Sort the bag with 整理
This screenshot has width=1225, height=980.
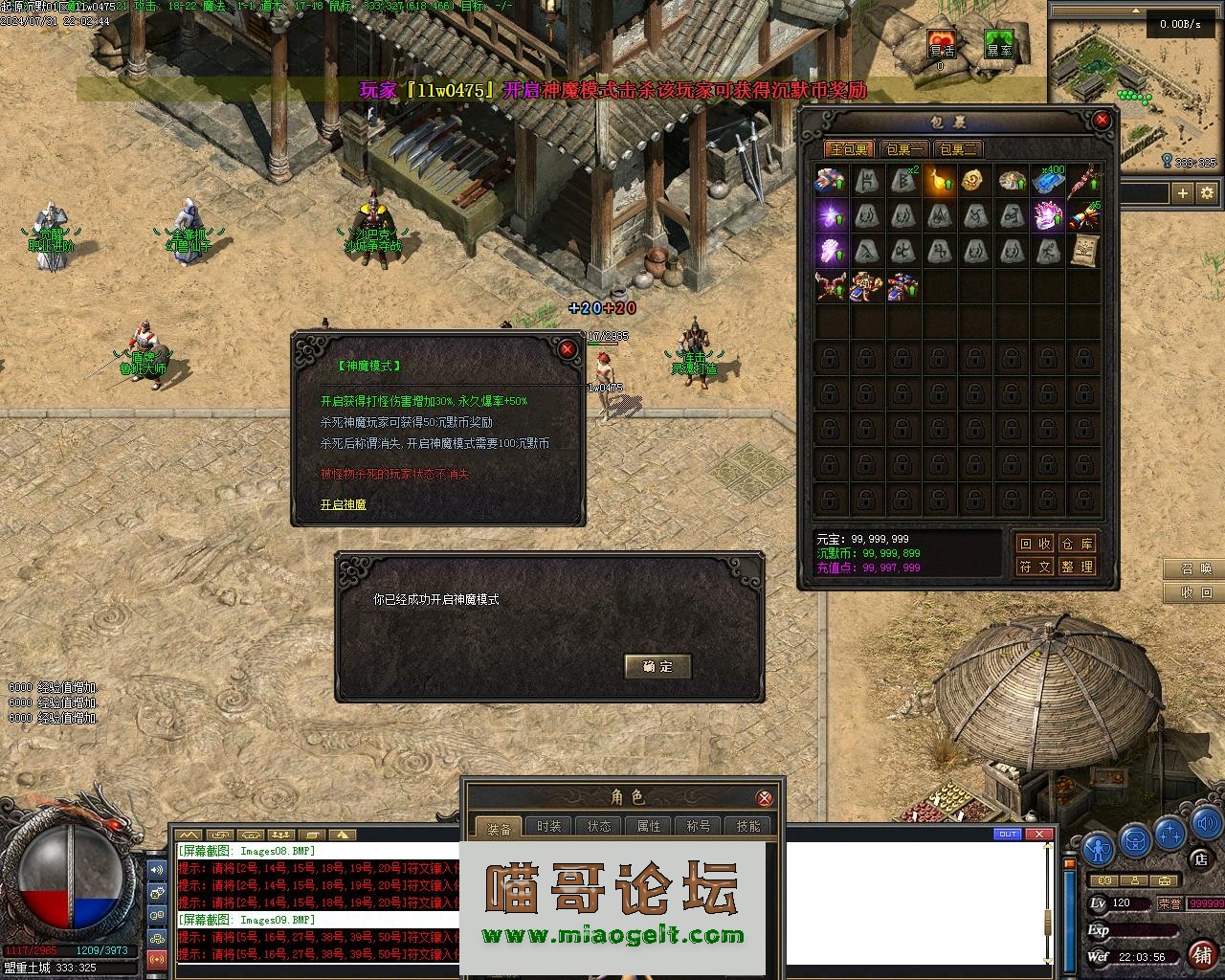1078,567
